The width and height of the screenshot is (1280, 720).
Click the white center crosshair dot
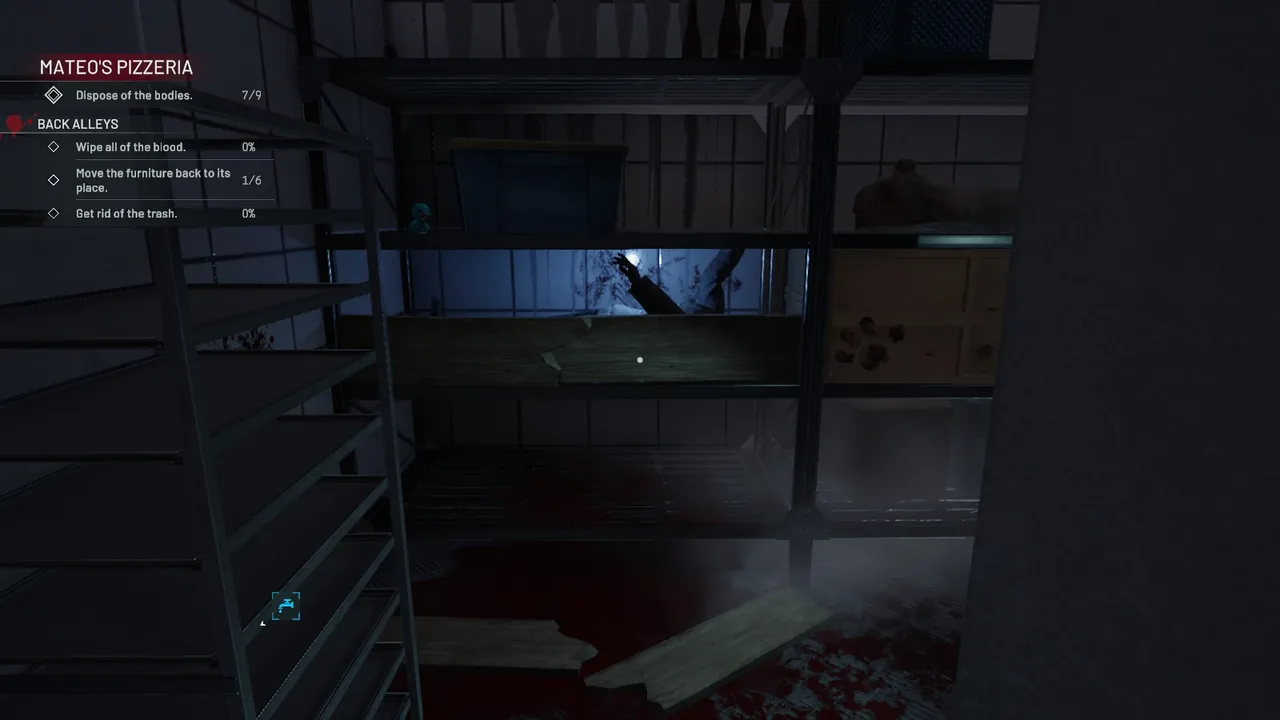click(x=640, y=359)
